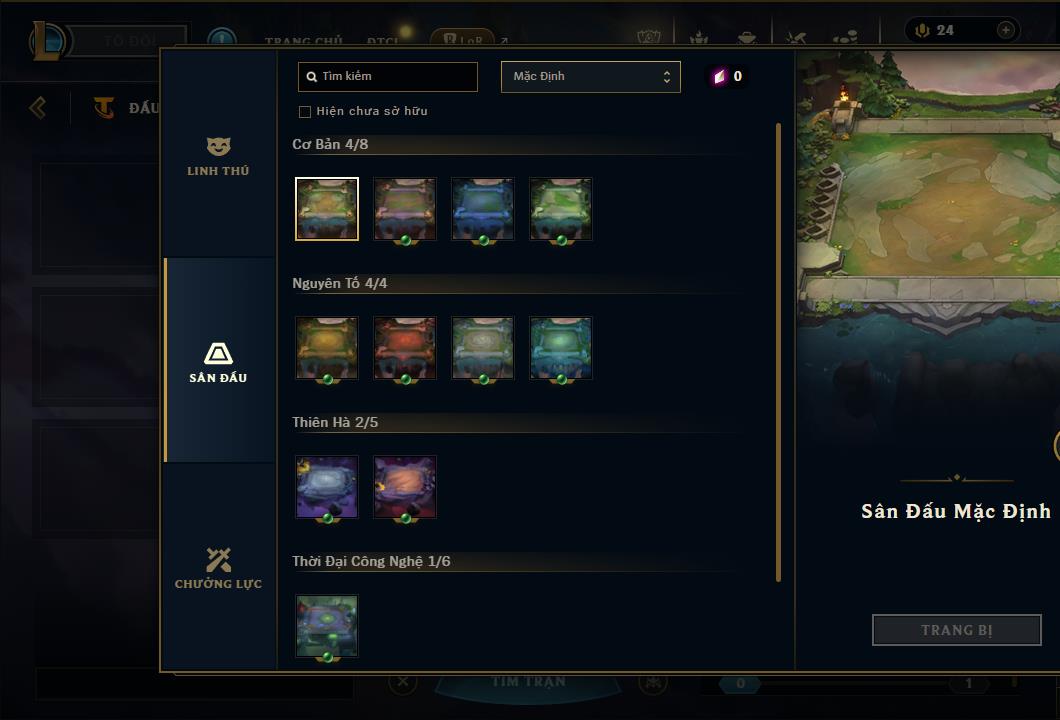
Task: Pick the pale grey Nguyên Tố arena
Action: tap(483, 348)
